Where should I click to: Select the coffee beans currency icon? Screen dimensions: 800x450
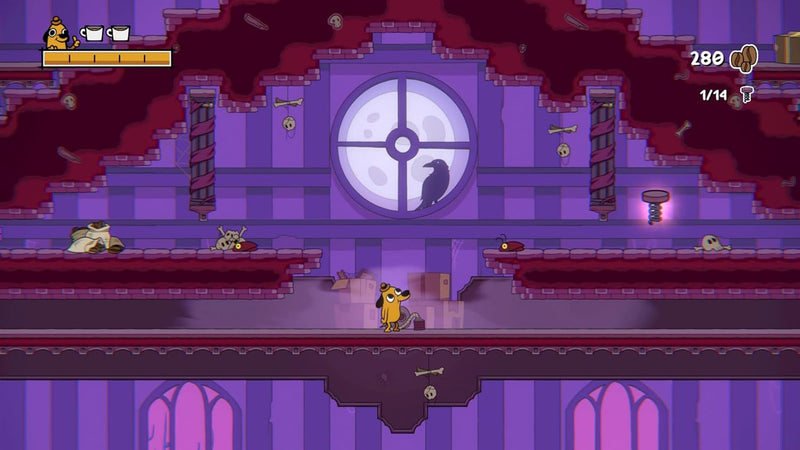[743, 59]
